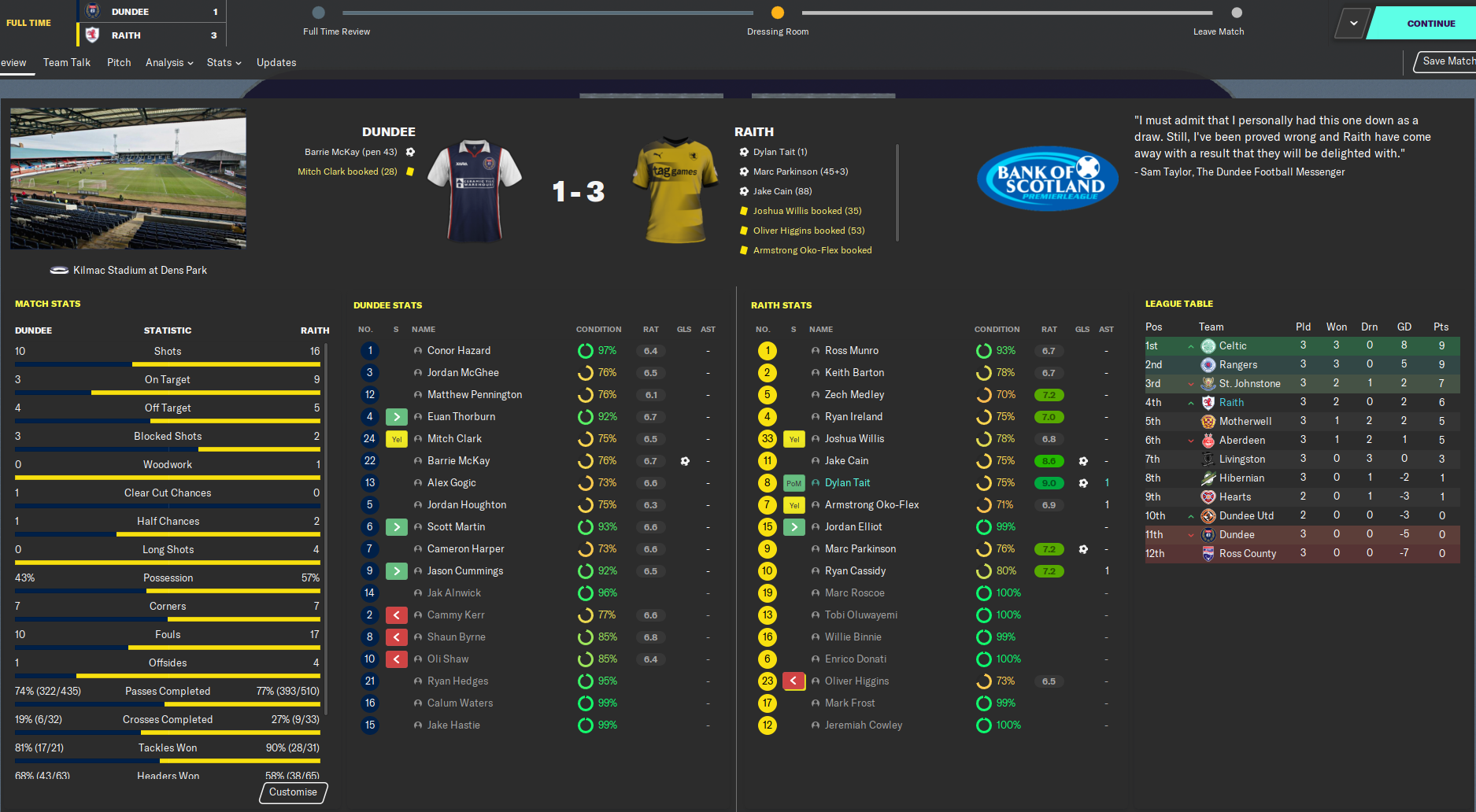Jump to the Leave Match step
The width and height of the screenshot is (1476, 812).
pos(1237,13)
